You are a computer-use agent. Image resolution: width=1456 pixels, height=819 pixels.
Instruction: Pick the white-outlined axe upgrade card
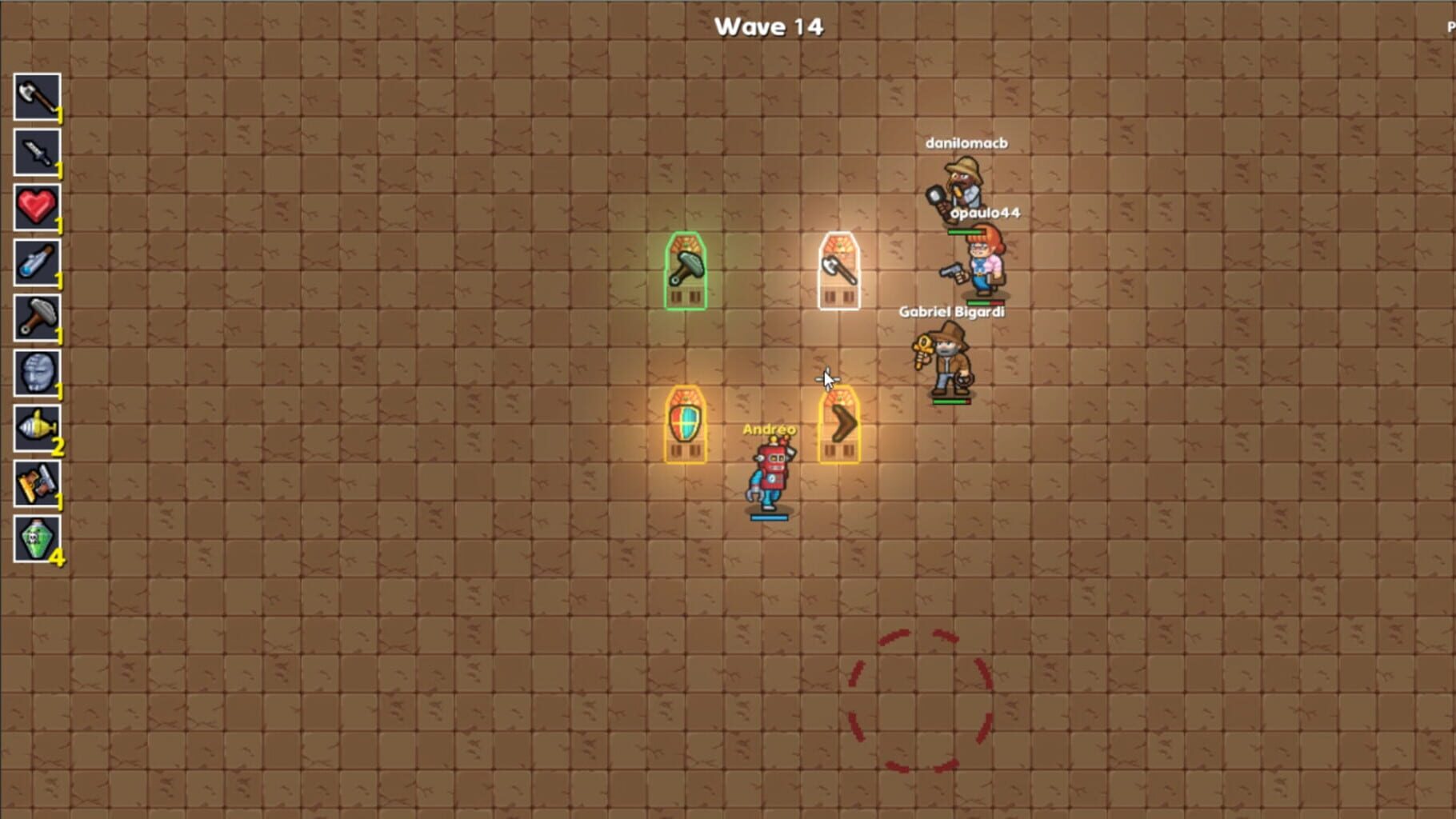(838, 270)
